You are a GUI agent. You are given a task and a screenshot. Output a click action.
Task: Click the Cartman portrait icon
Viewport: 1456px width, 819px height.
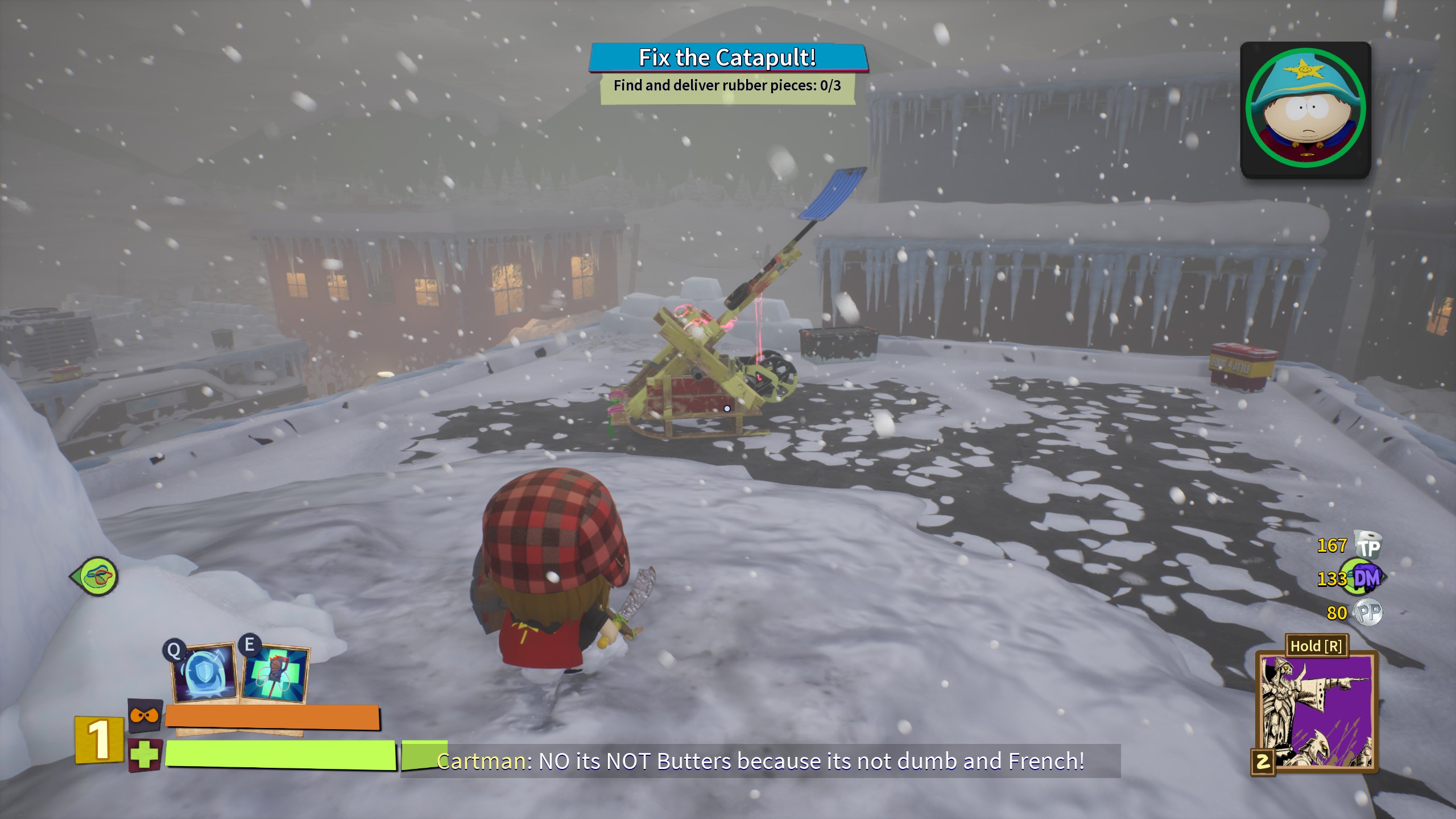pyautogui.click(x=1305, y=109)
